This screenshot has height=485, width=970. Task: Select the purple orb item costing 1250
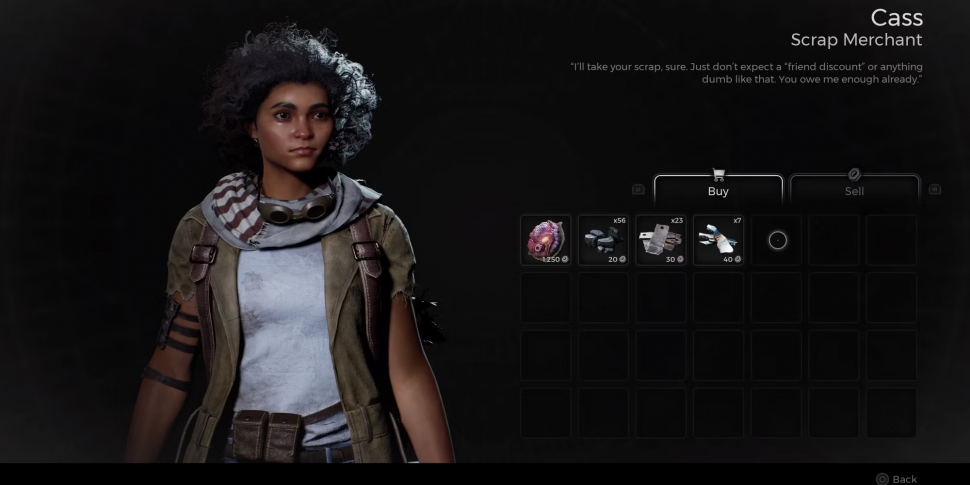click(546, 240)
